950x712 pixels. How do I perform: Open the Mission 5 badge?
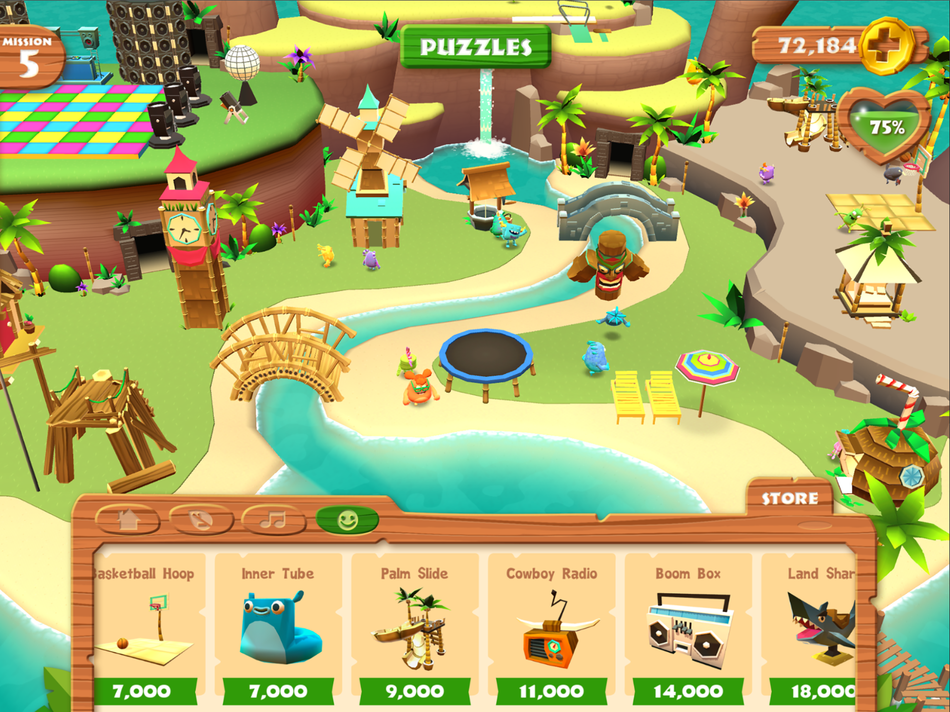coord(29,58)
